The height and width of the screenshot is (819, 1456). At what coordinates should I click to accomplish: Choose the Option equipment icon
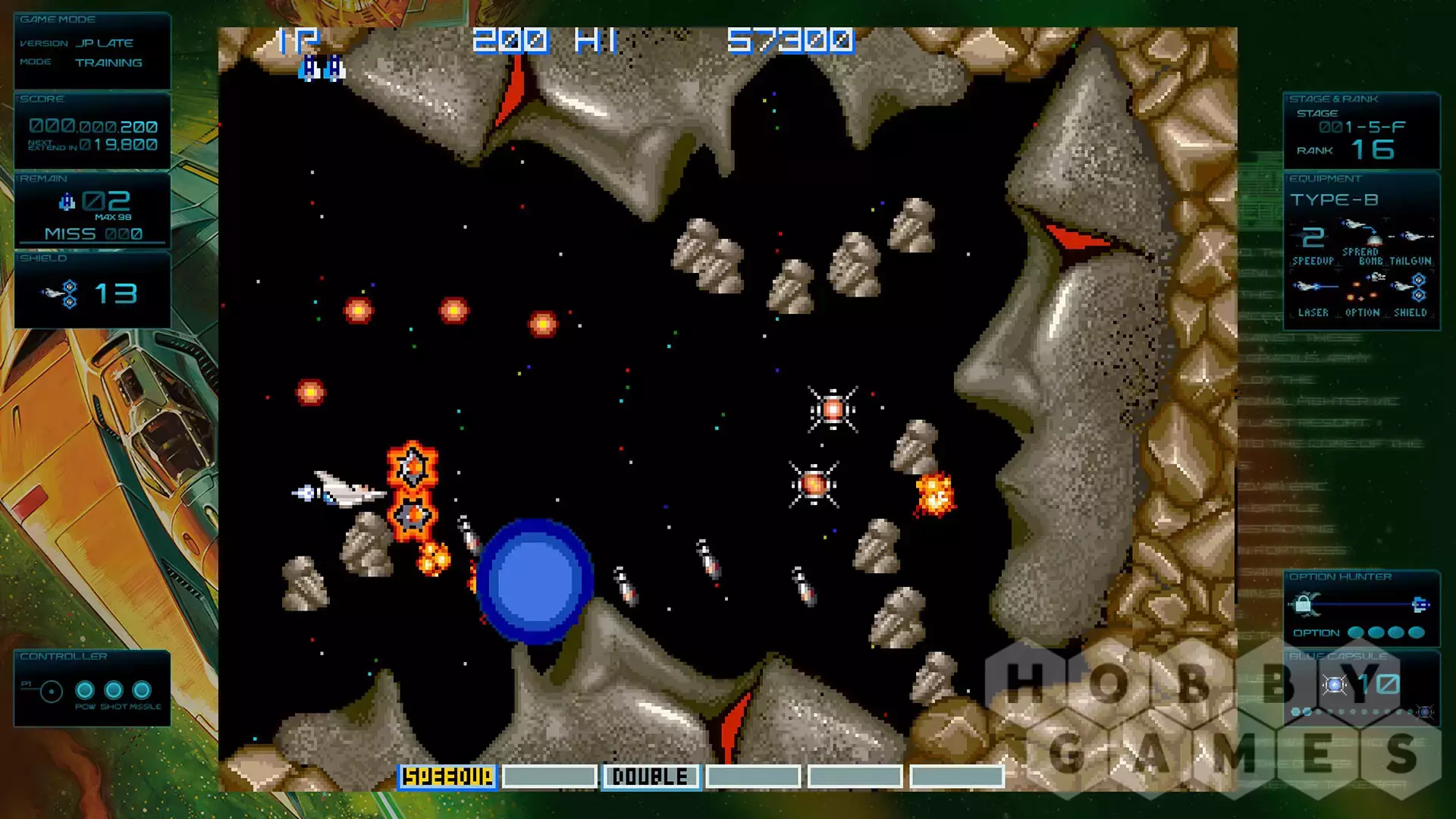[1363, 287]
